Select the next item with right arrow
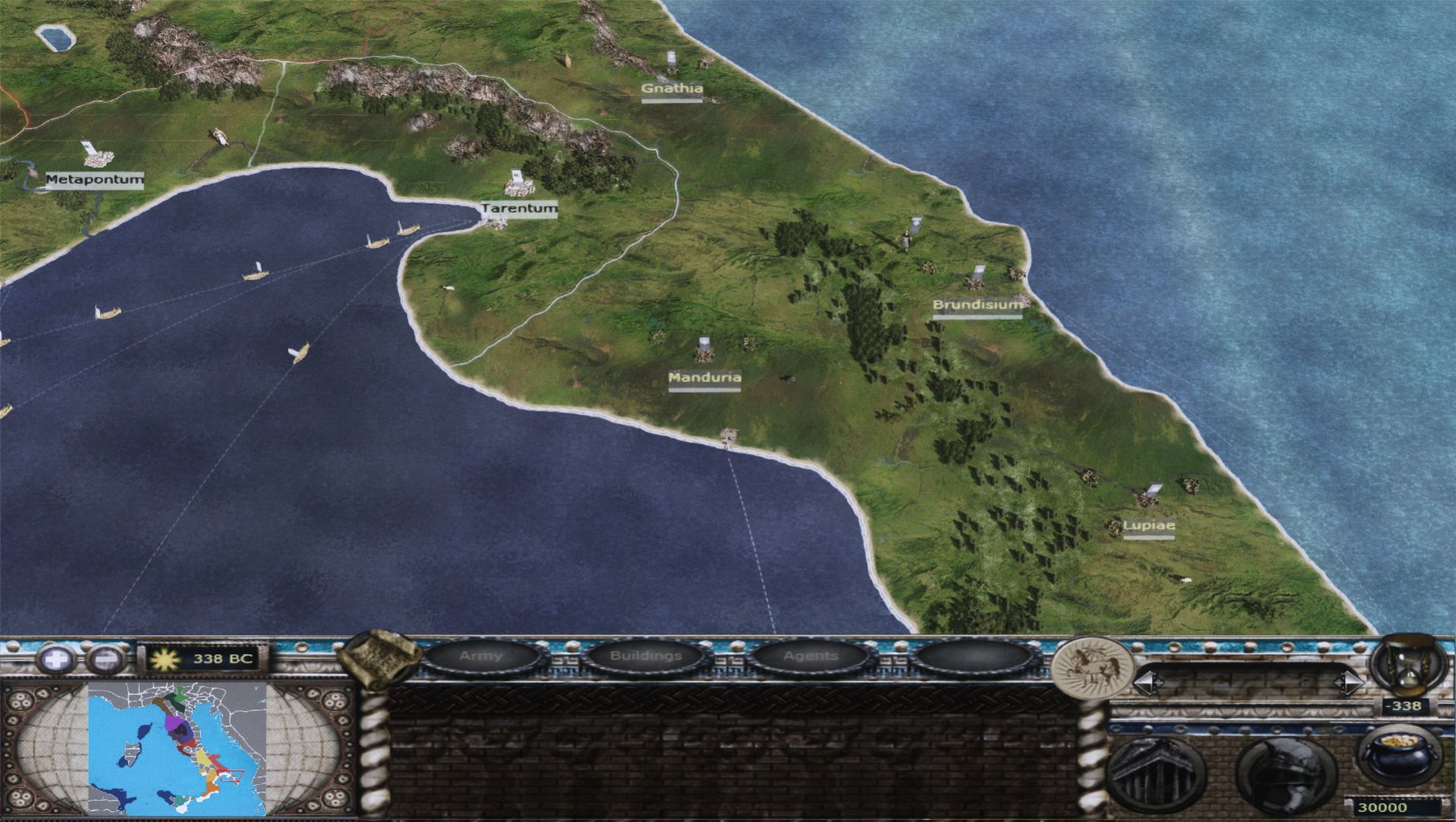Image resolution: width=1456 pixels, height=822 pixels. [1348, 683]
